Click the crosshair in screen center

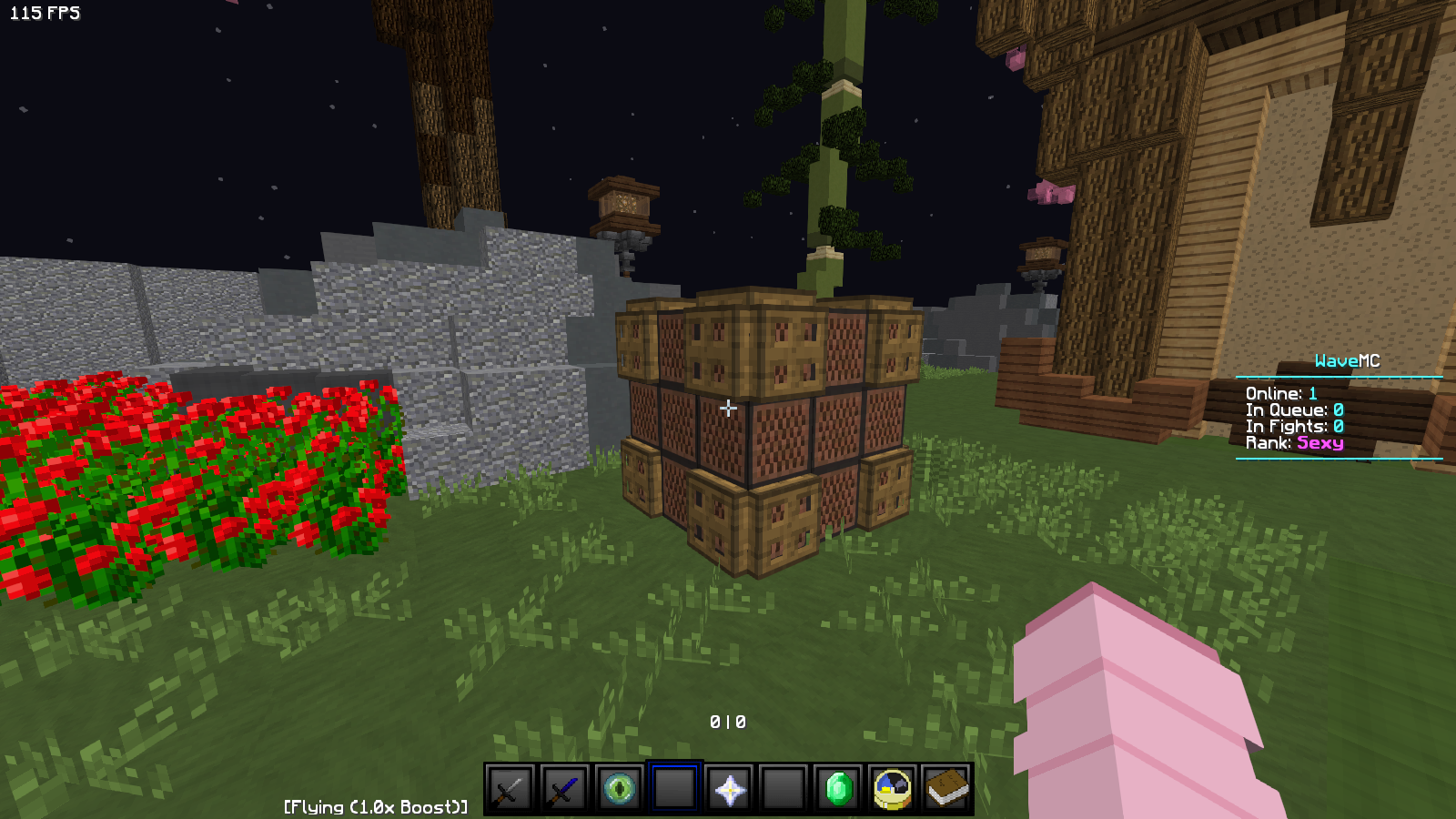pos(728,409)
